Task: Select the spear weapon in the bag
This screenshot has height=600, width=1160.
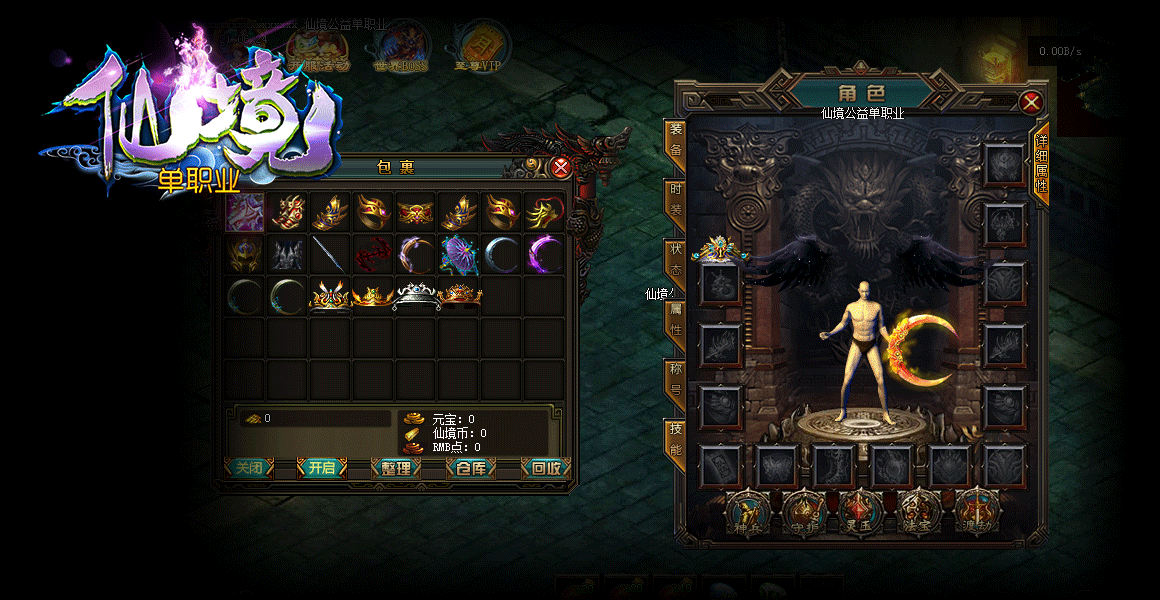Action: click(330, 255)
